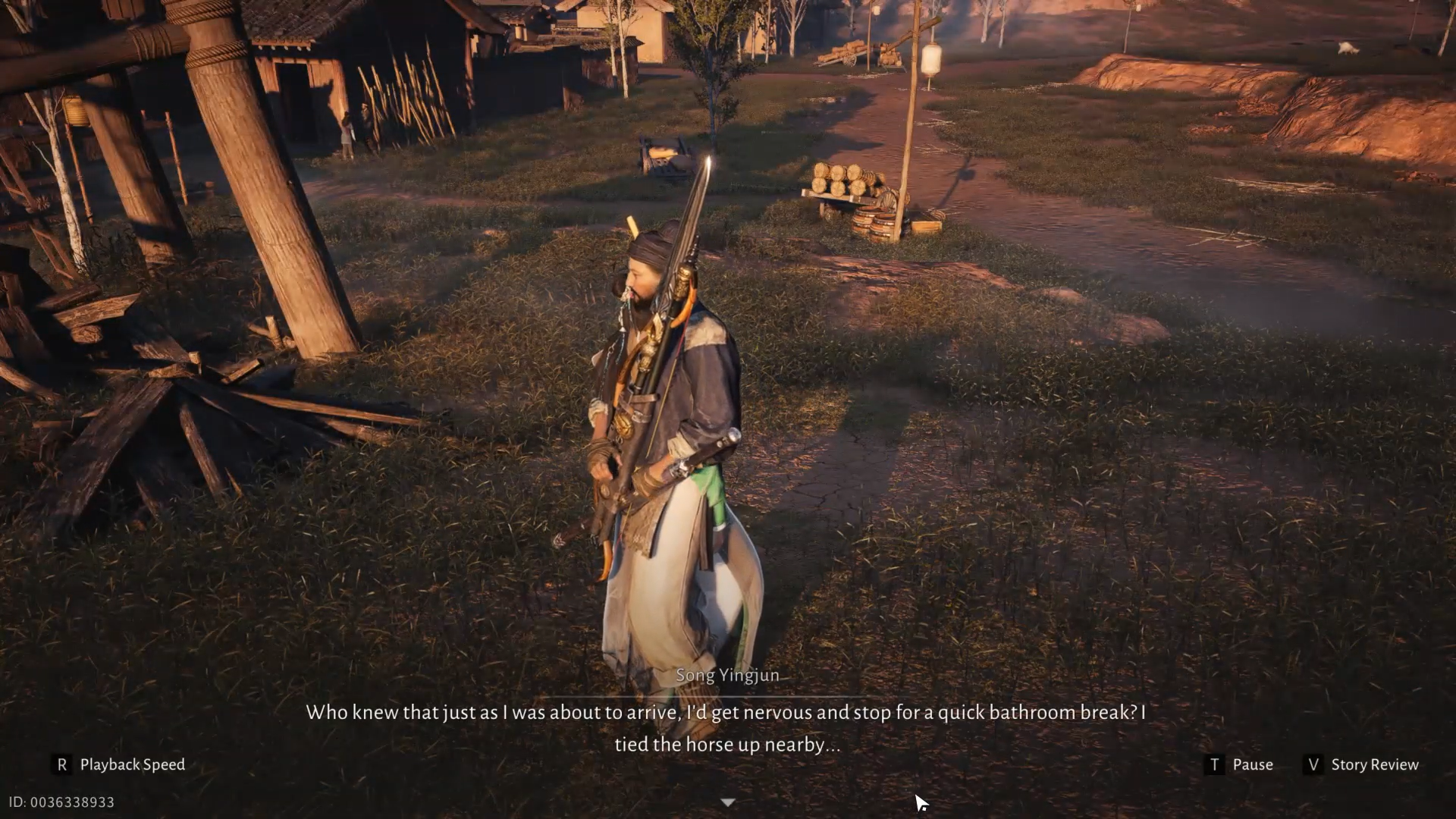Screen dimensions: 1456x819
Task: Open the Story Review log
Action: 1361,764
